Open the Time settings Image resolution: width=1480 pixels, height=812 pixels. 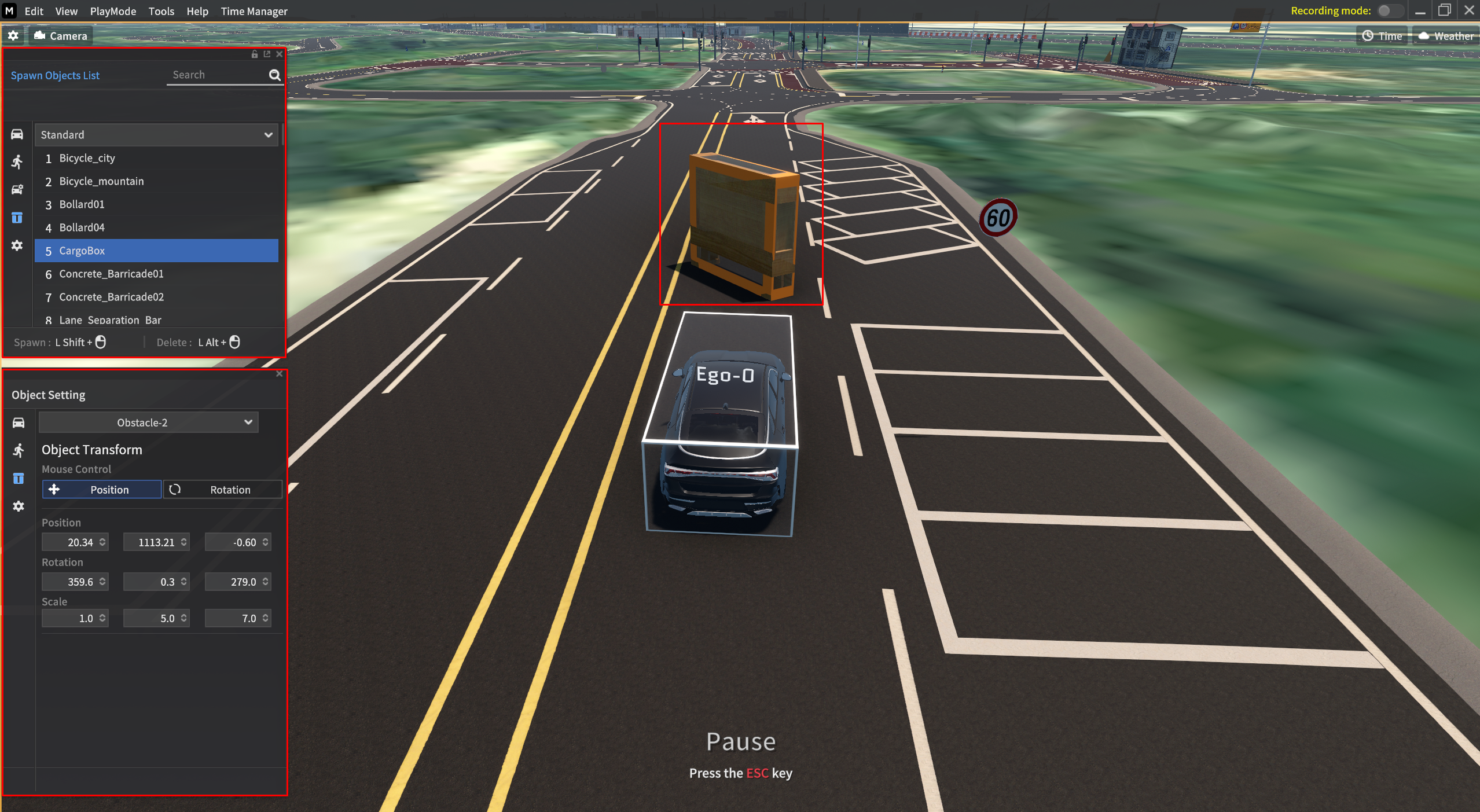pos(1382,36)
